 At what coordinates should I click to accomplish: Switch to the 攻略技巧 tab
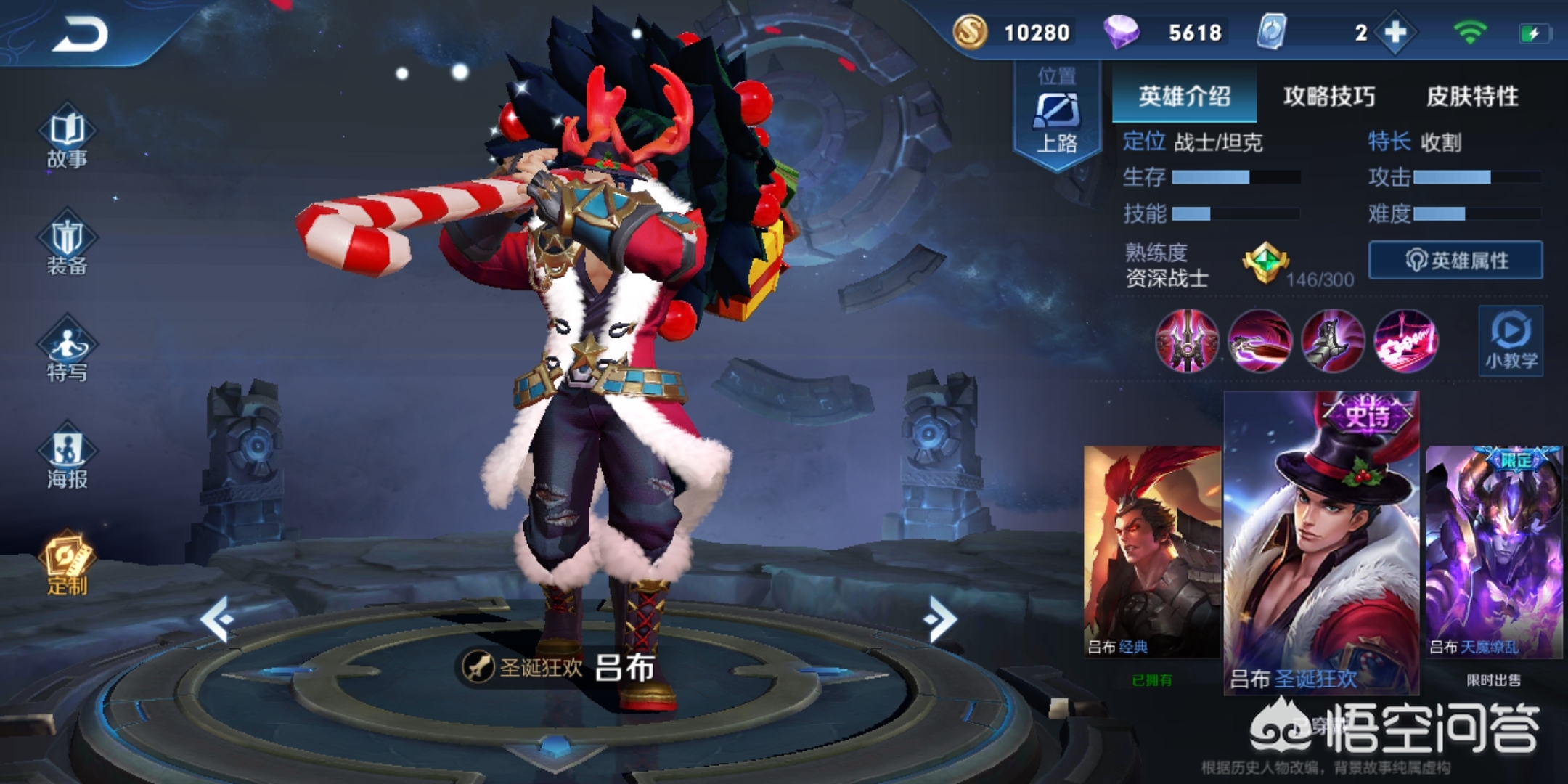coord(1328,96)
